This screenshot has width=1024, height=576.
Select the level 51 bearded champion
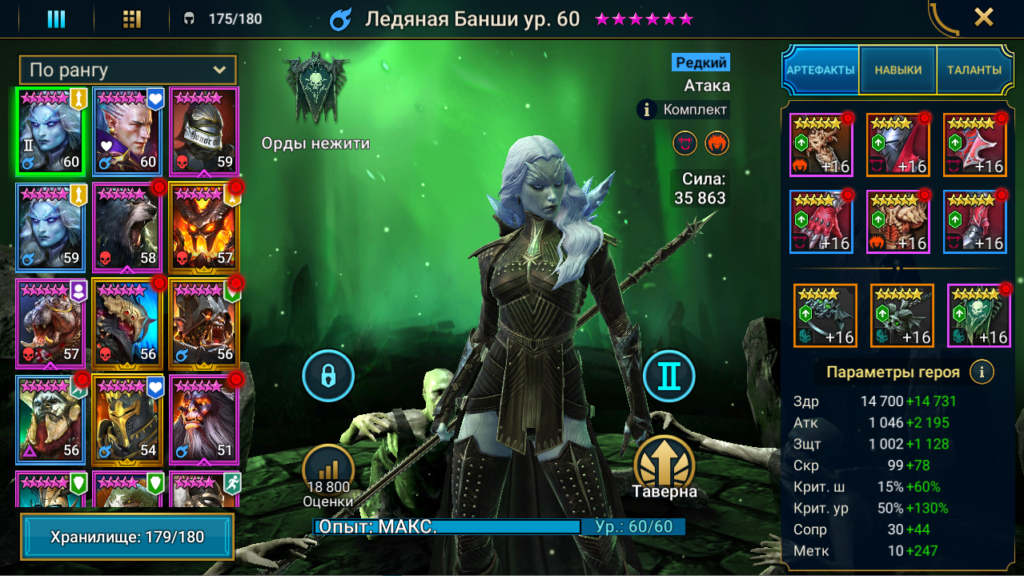click(204, 419)
